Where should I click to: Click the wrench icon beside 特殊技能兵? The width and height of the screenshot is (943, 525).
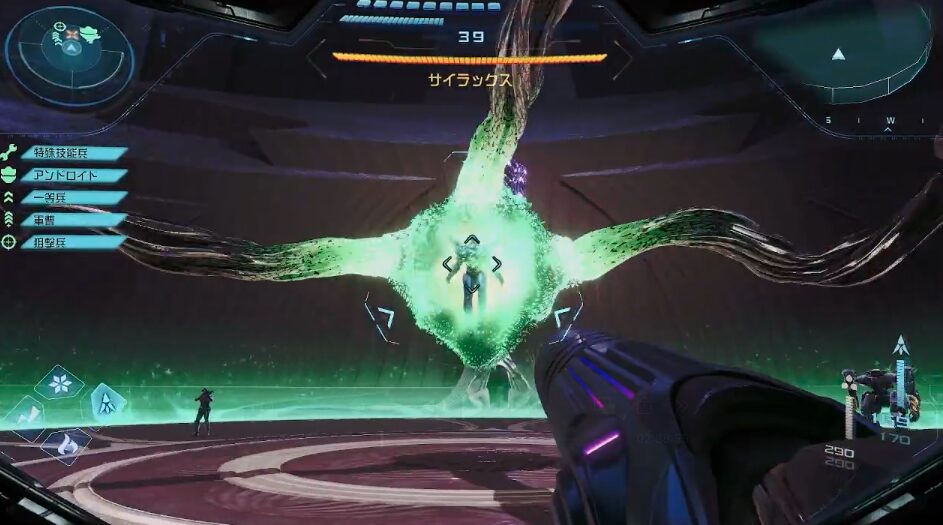tap(10, 153)
